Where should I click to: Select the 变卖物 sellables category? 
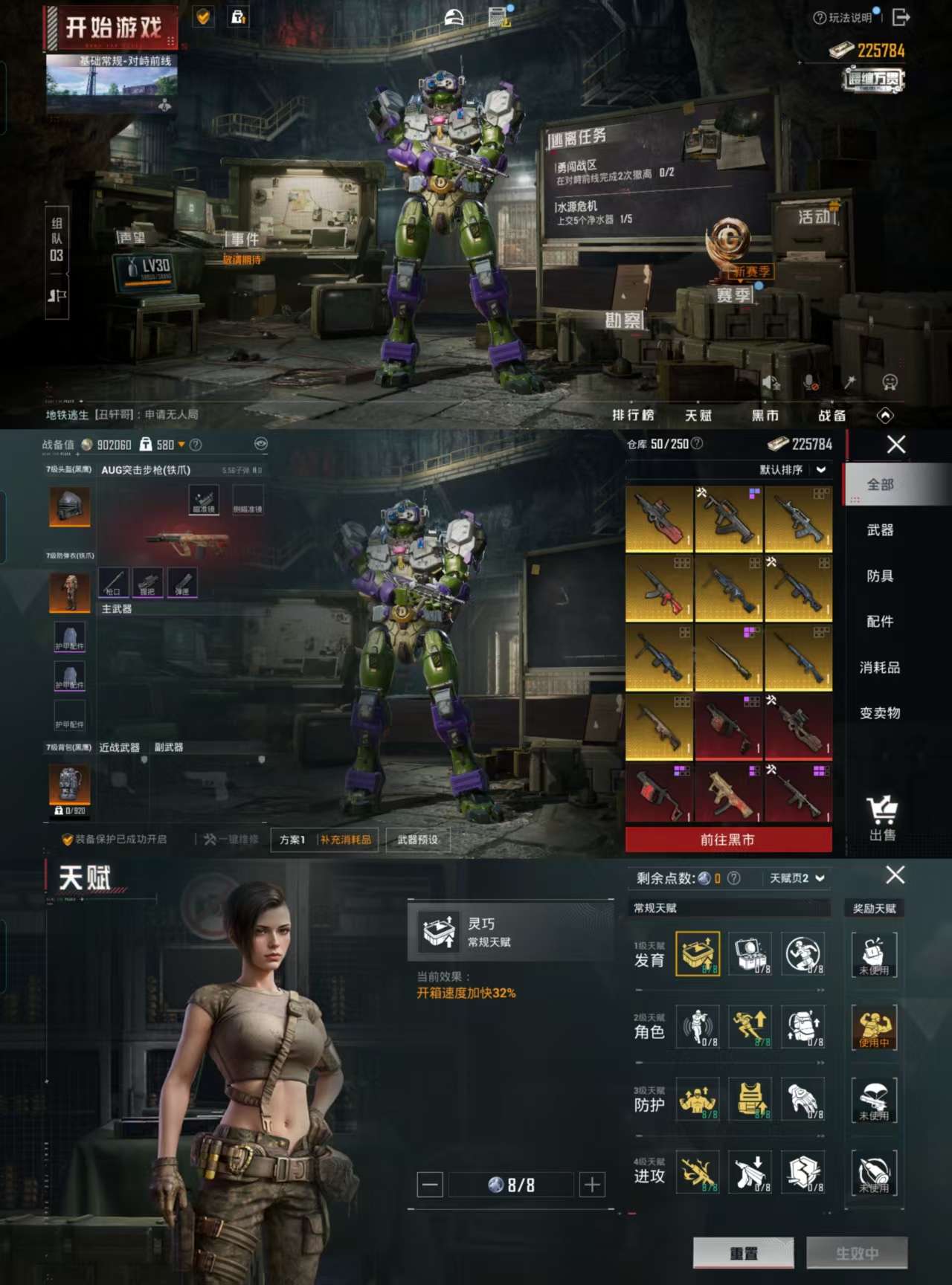pos(880,713)
